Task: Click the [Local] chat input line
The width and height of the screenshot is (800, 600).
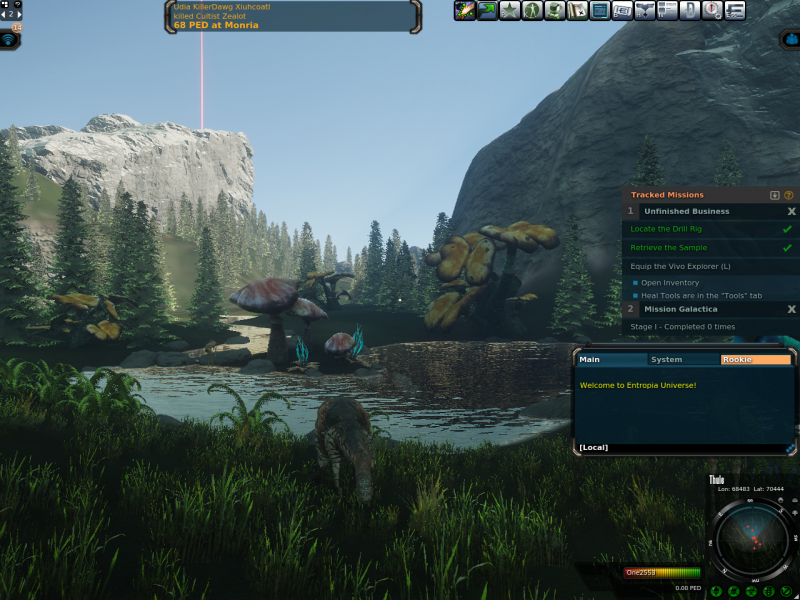Action: click(680, 447)
